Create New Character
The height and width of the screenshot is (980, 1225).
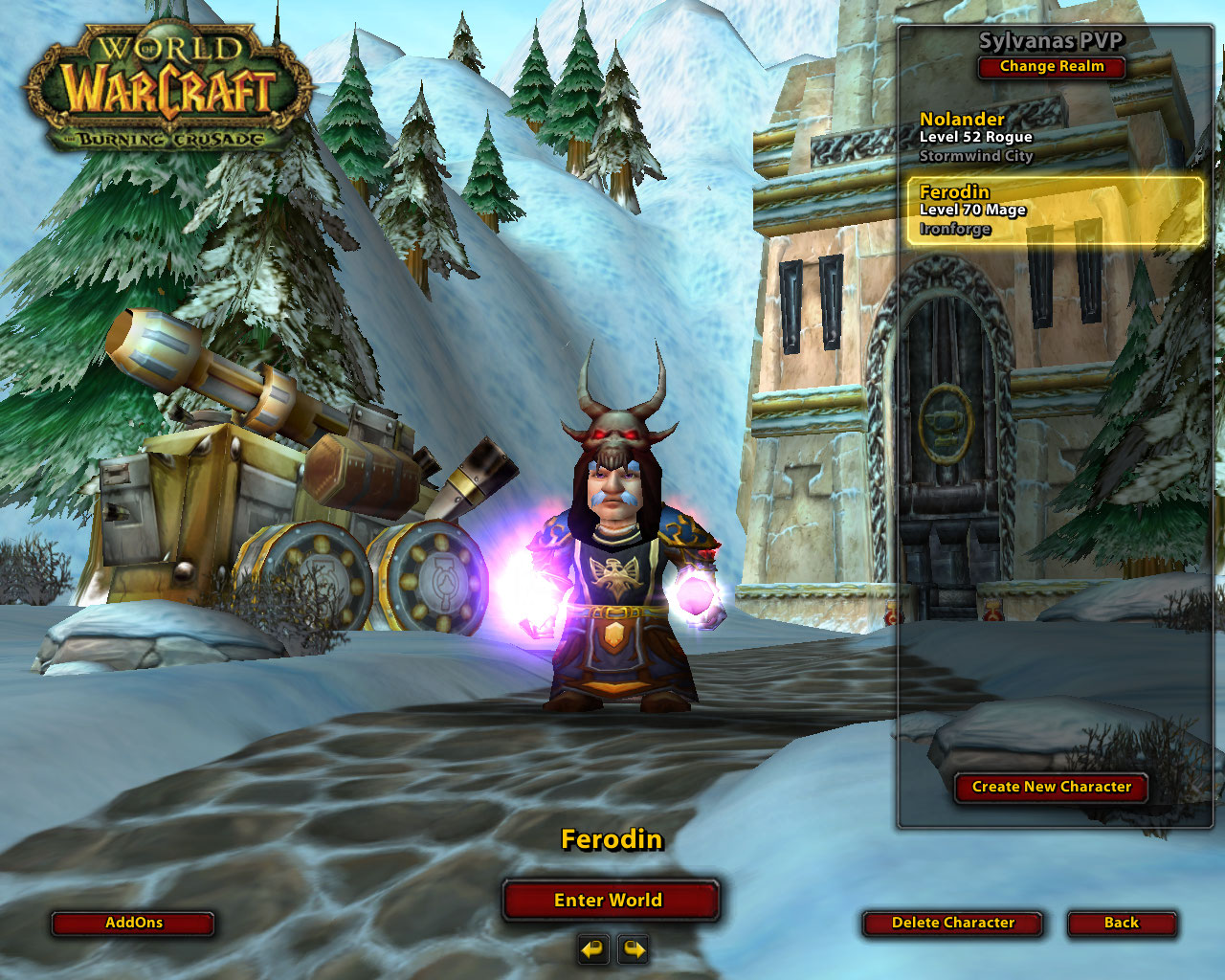coord(1051,787)
